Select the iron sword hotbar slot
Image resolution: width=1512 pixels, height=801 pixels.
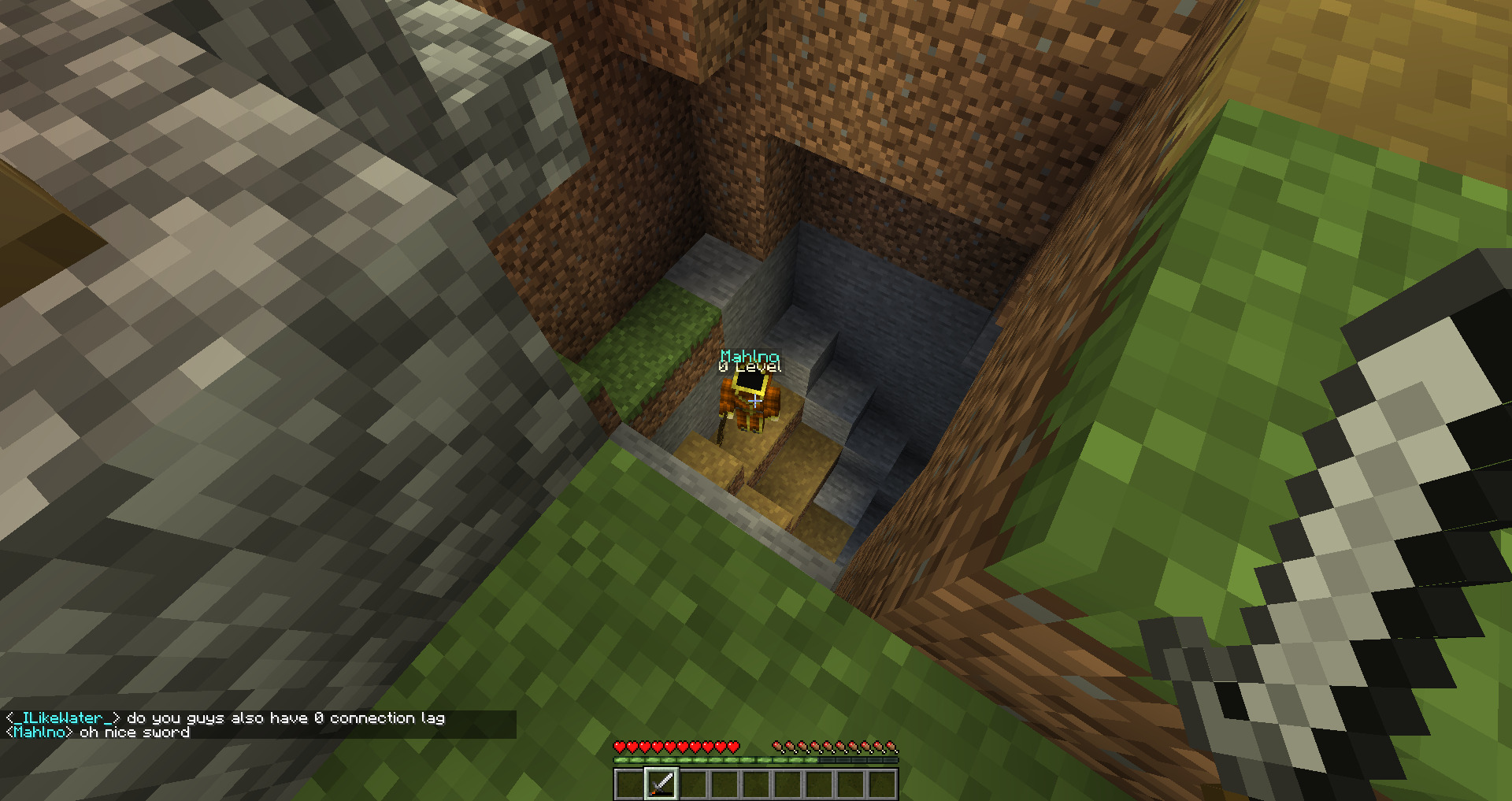(661, 784)
